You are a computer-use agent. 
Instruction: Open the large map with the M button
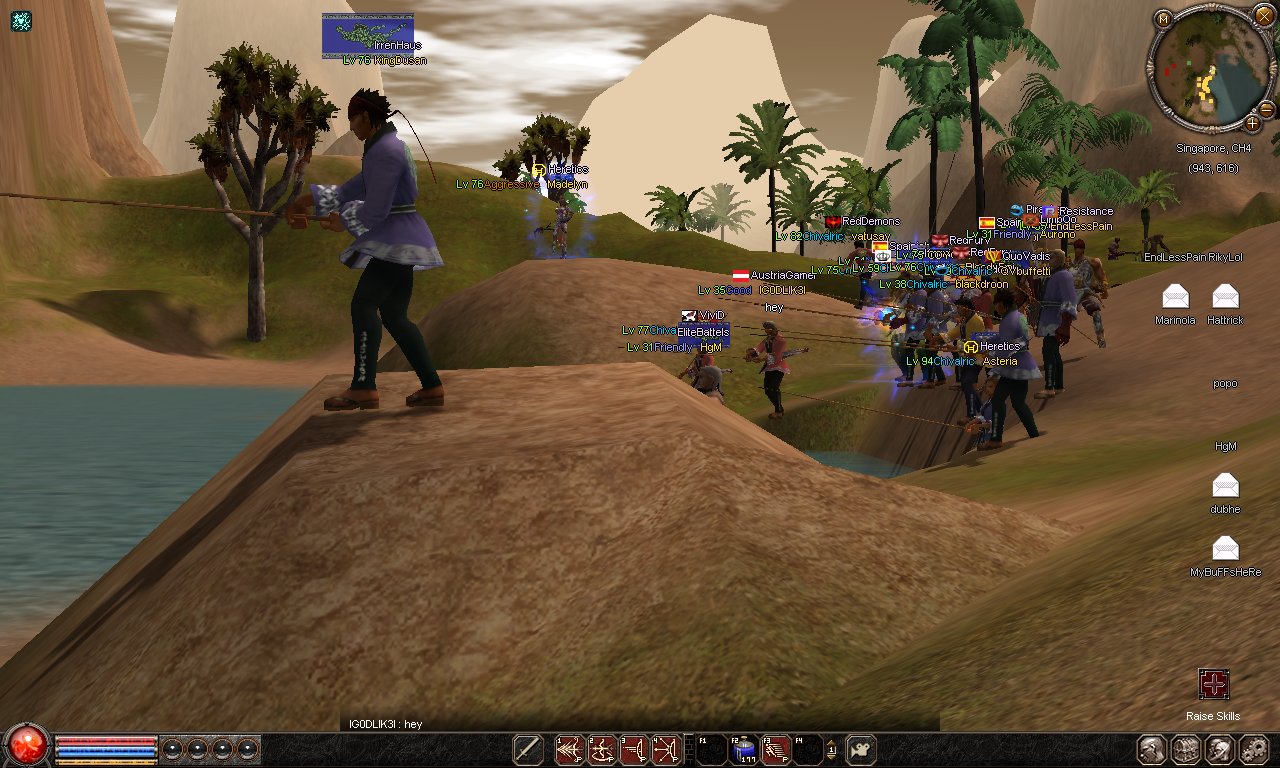(x=1163, y=19)
